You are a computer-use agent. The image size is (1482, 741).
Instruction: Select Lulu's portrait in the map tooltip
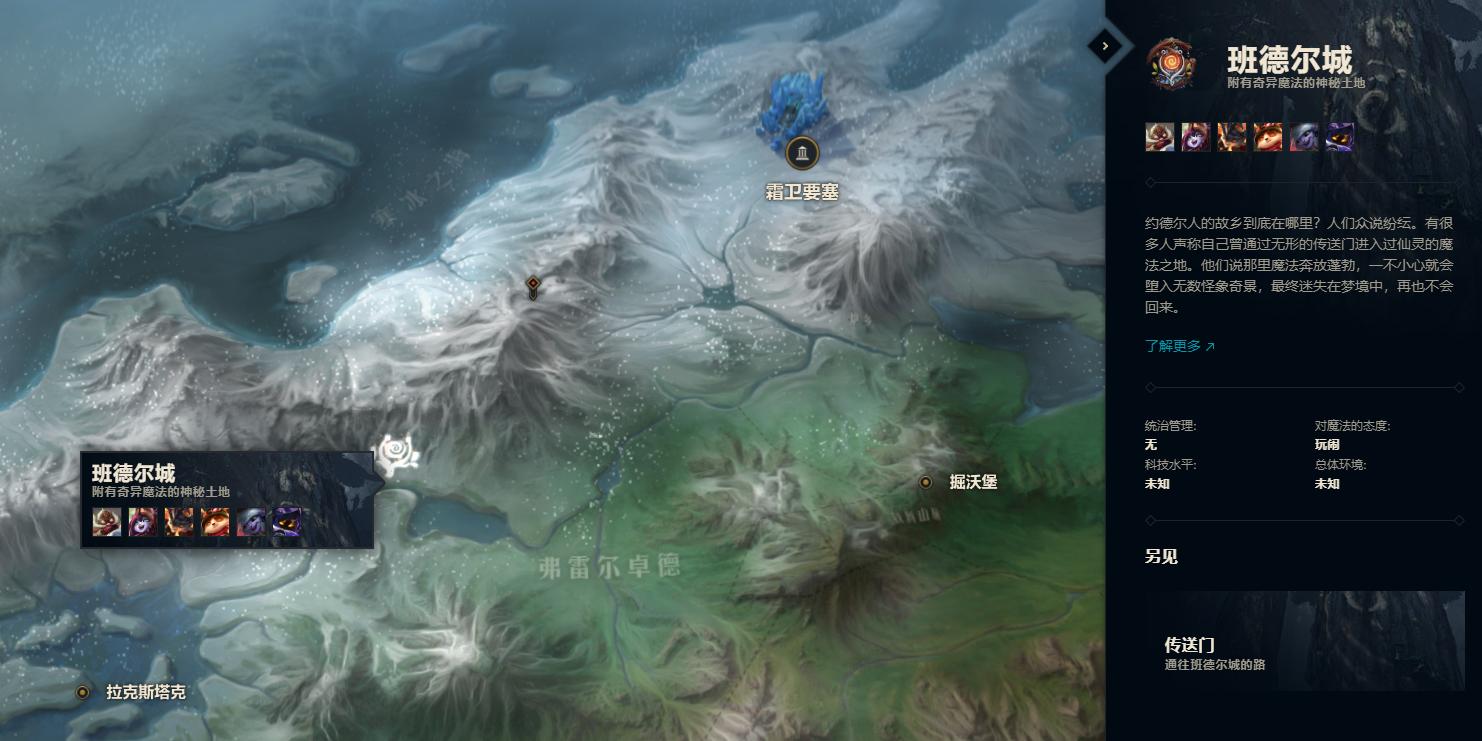(141, 520)
